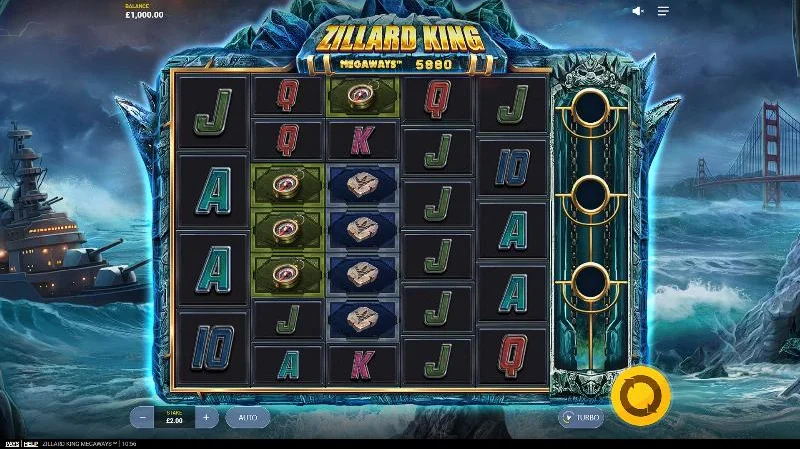Open the Auto spin options
This screenshot has height=449, width=800.
(248, 417)
